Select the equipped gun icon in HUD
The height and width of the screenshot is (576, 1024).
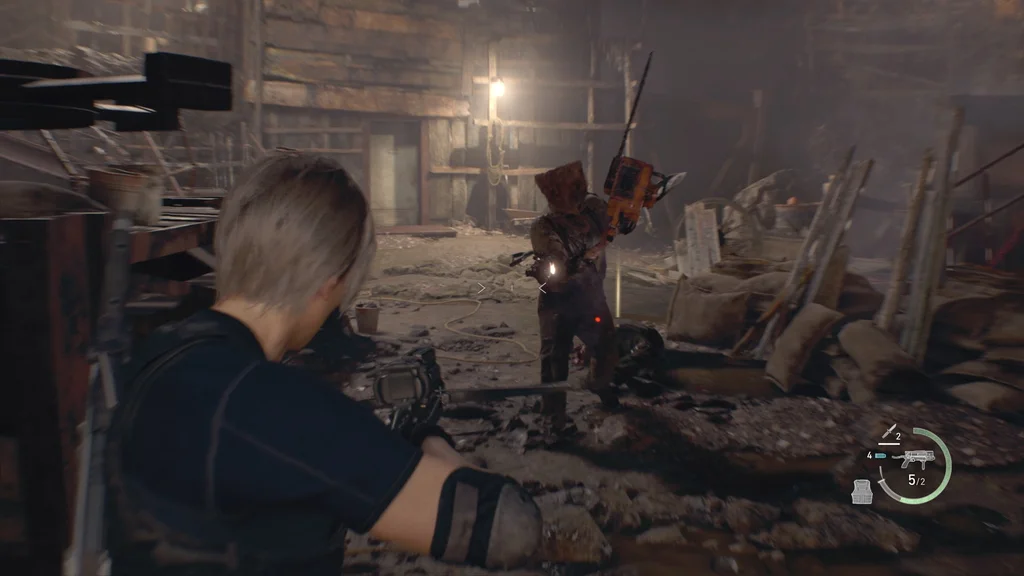[x=917, y=459]
